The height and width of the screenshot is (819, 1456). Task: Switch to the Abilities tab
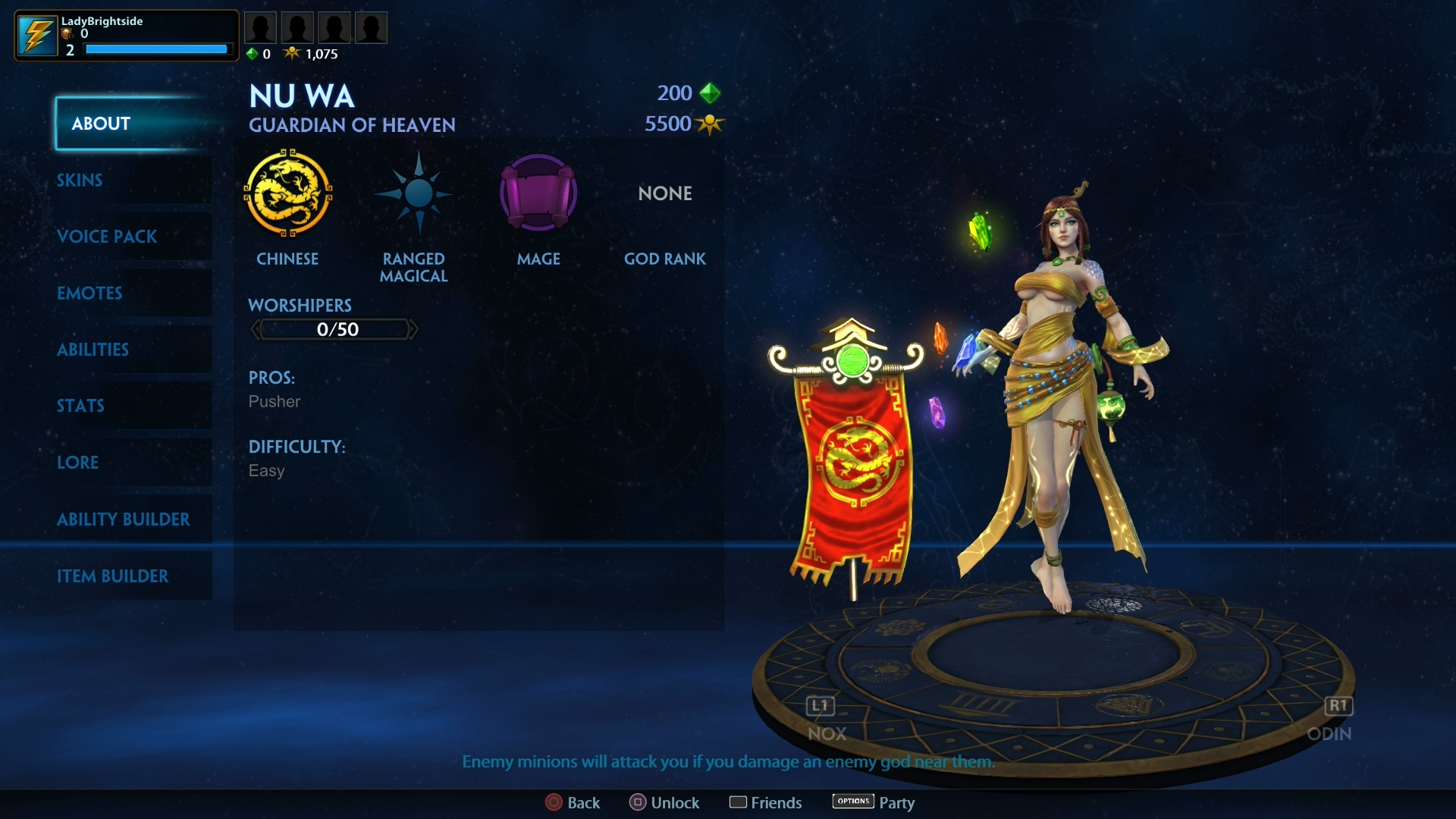(93, 350)
